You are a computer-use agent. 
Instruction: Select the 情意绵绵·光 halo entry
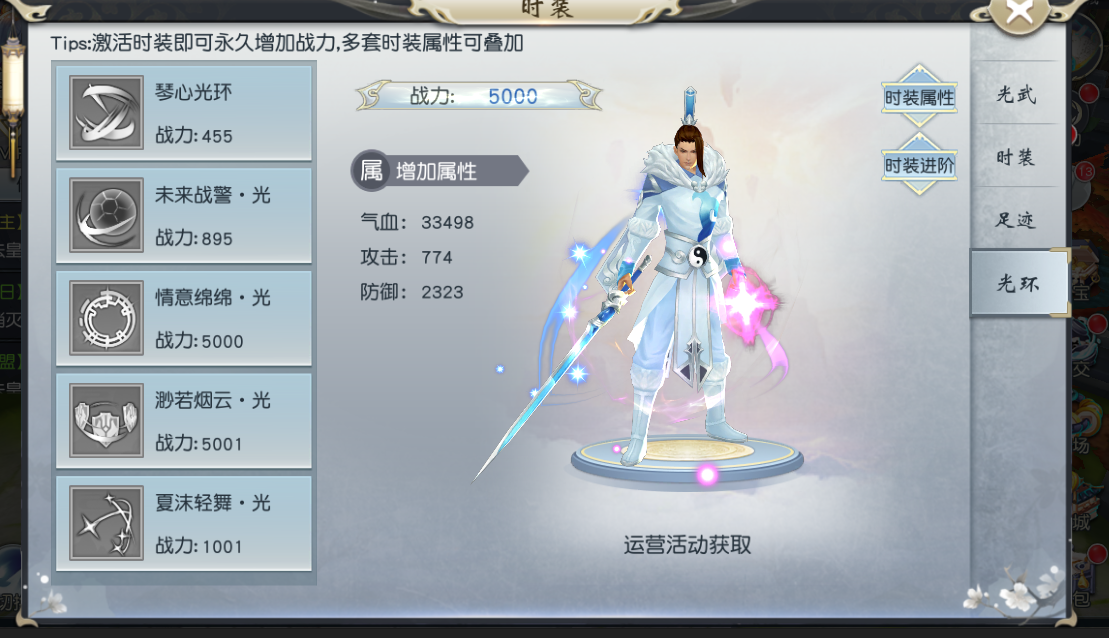pyautogui.click(x=185, y=319)
